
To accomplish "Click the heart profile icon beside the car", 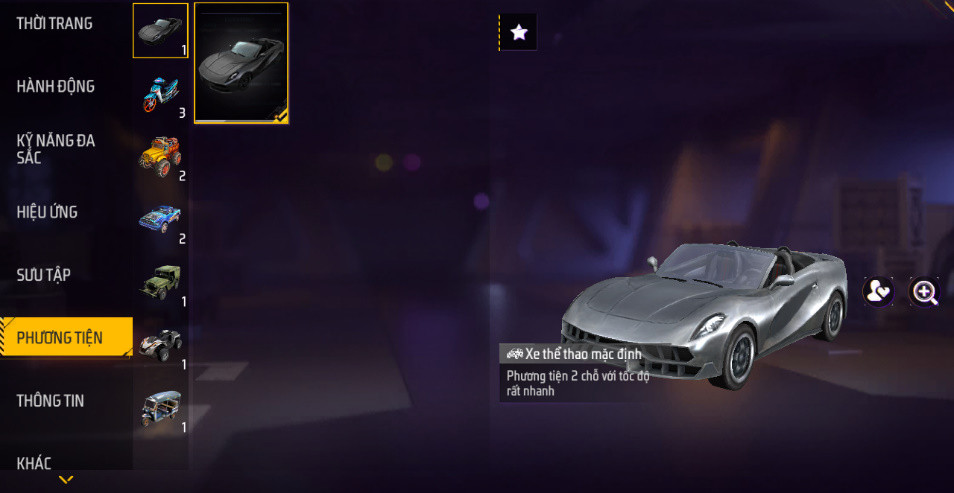I will (x=878, y=291).
